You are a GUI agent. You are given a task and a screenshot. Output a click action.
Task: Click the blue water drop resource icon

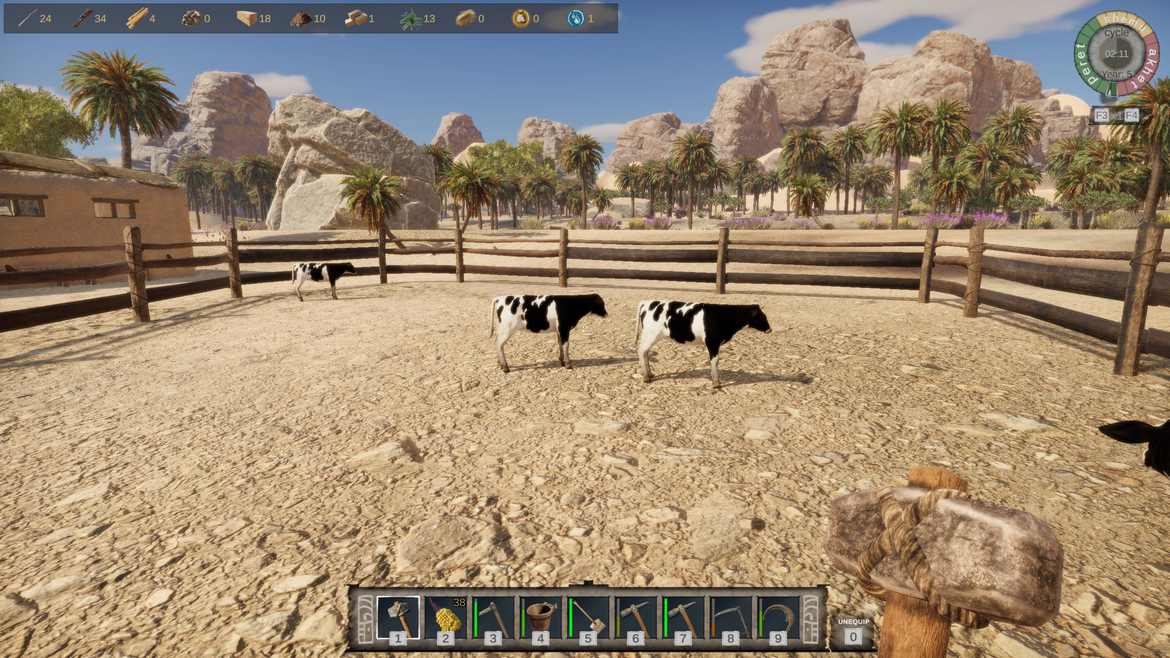tap(576, 18)
